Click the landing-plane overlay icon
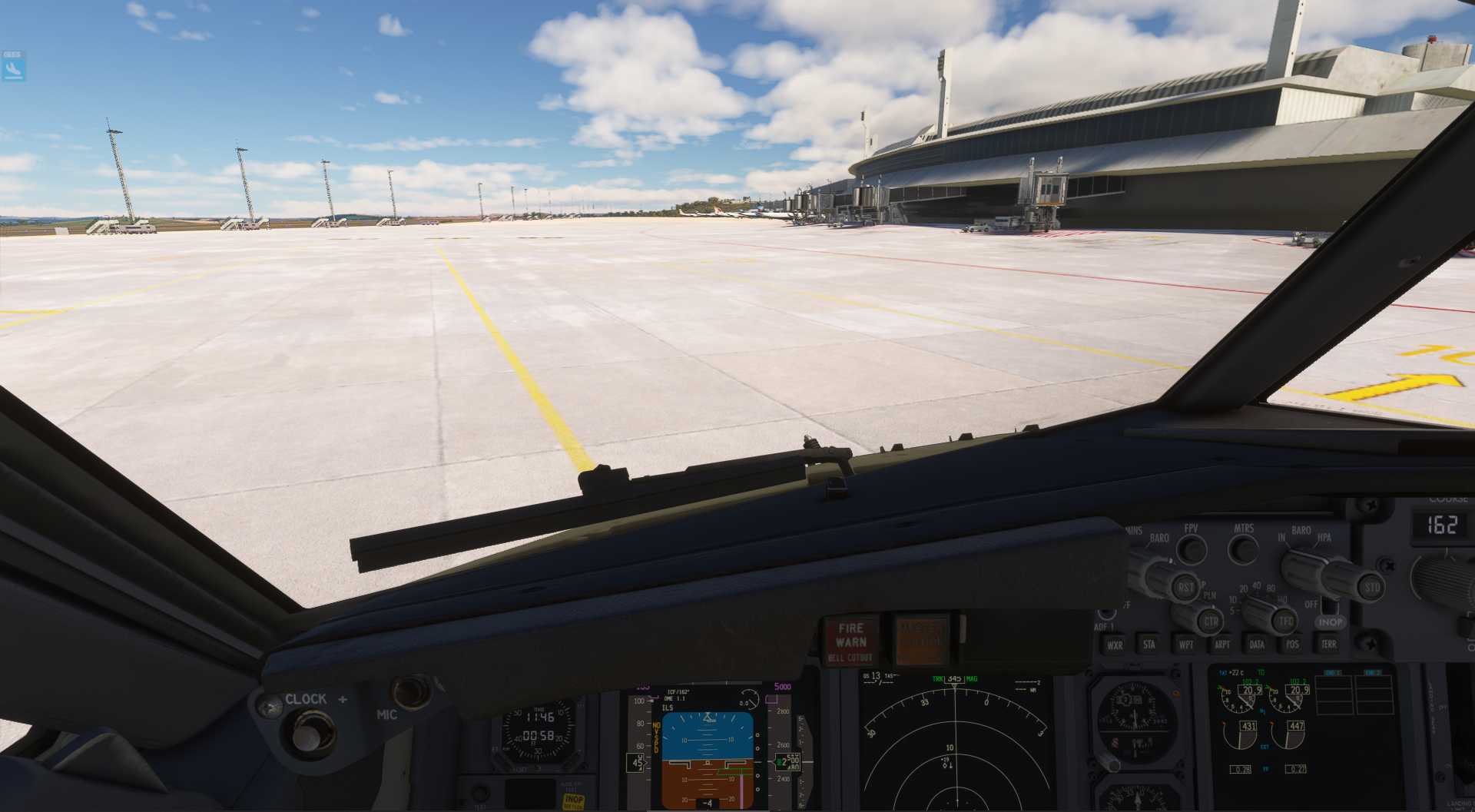 tap(13, 71)
